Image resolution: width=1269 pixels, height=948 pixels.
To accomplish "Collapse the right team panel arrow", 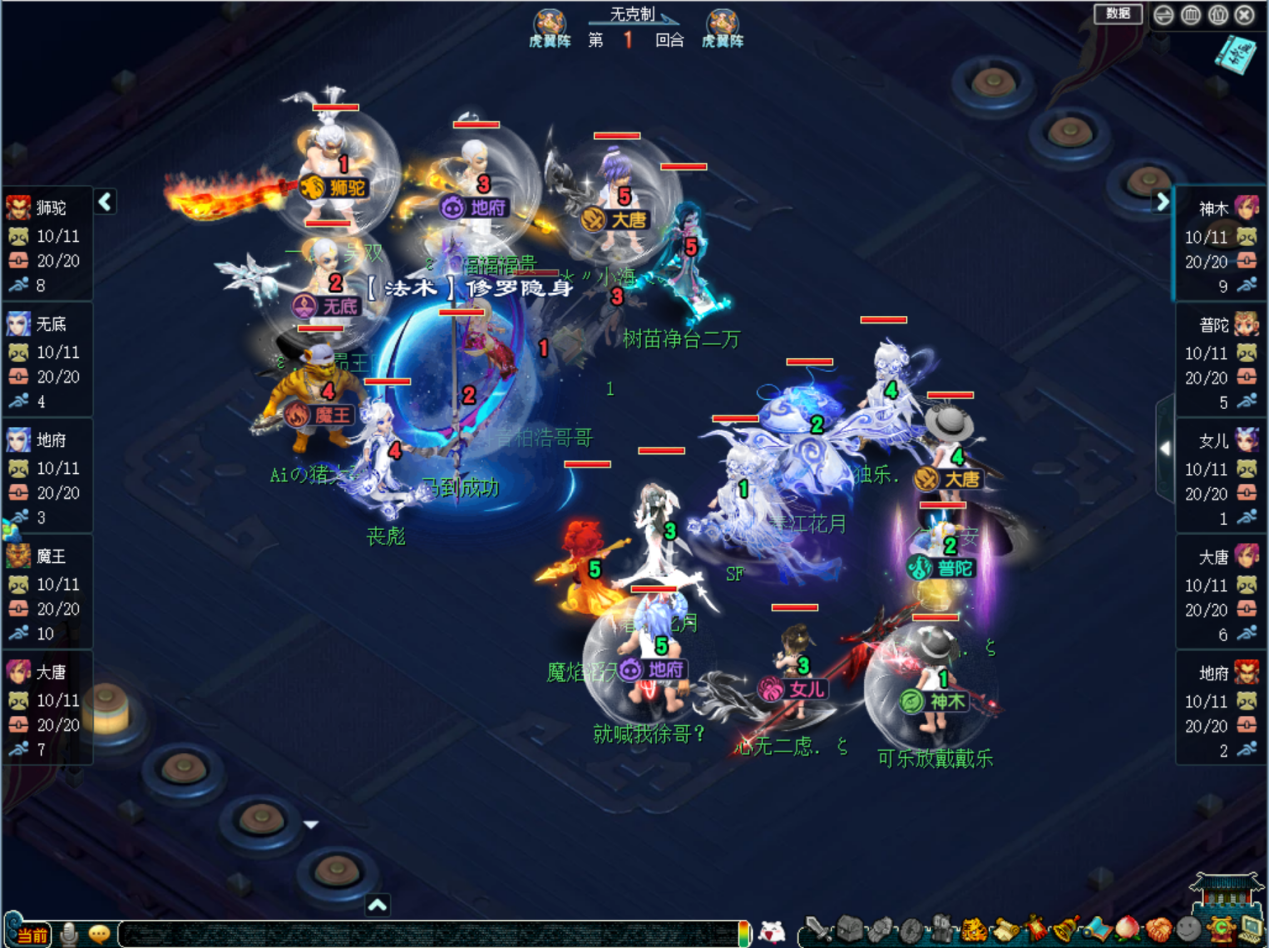I will (1162, 202).
